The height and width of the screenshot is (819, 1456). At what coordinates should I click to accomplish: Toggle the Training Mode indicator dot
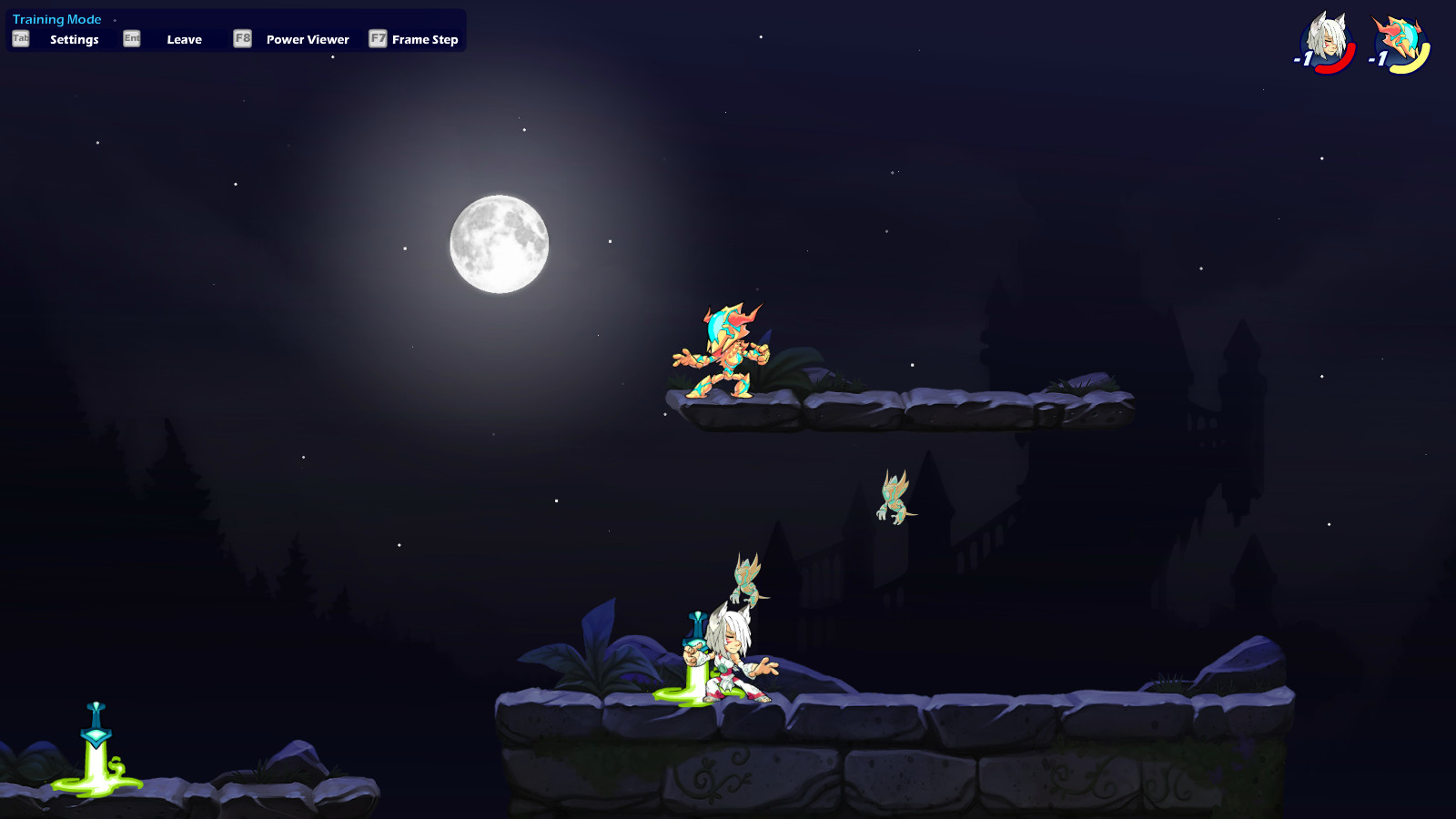click(x=115, y=18)
